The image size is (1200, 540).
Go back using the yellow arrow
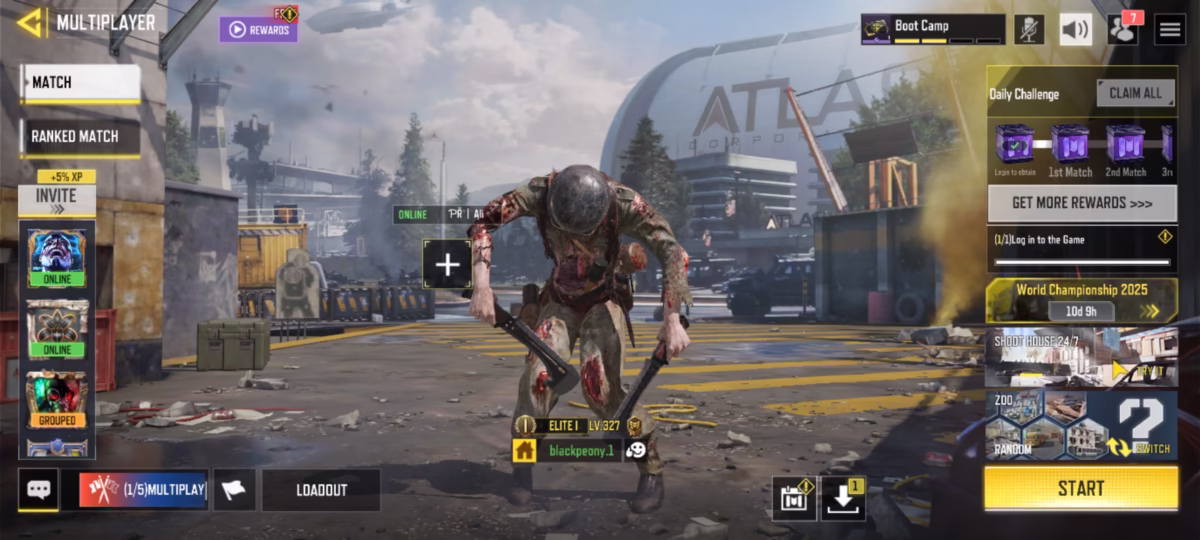[30, 22]
